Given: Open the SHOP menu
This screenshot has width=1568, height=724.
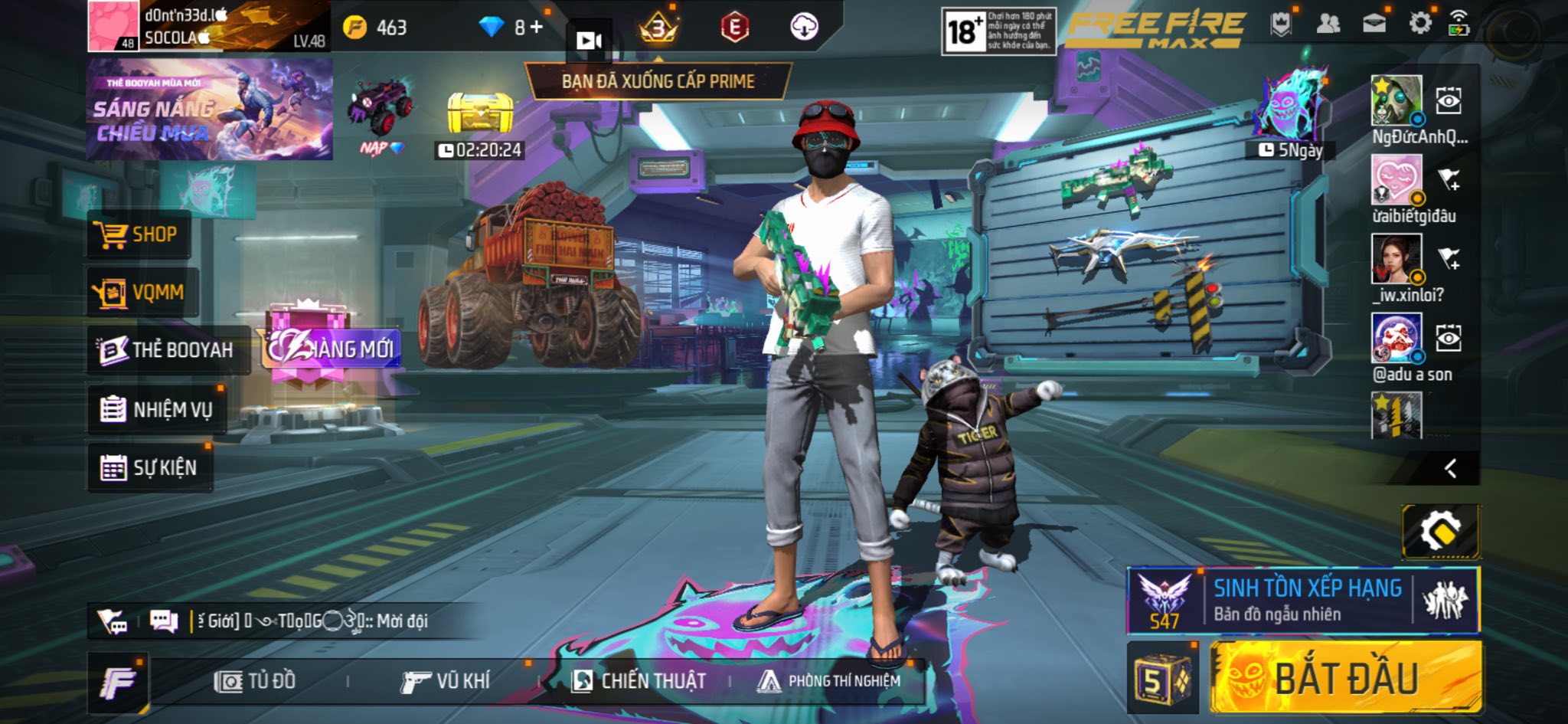Looking at the screenshot, I should pyautogui.click(x=138, y=234).
